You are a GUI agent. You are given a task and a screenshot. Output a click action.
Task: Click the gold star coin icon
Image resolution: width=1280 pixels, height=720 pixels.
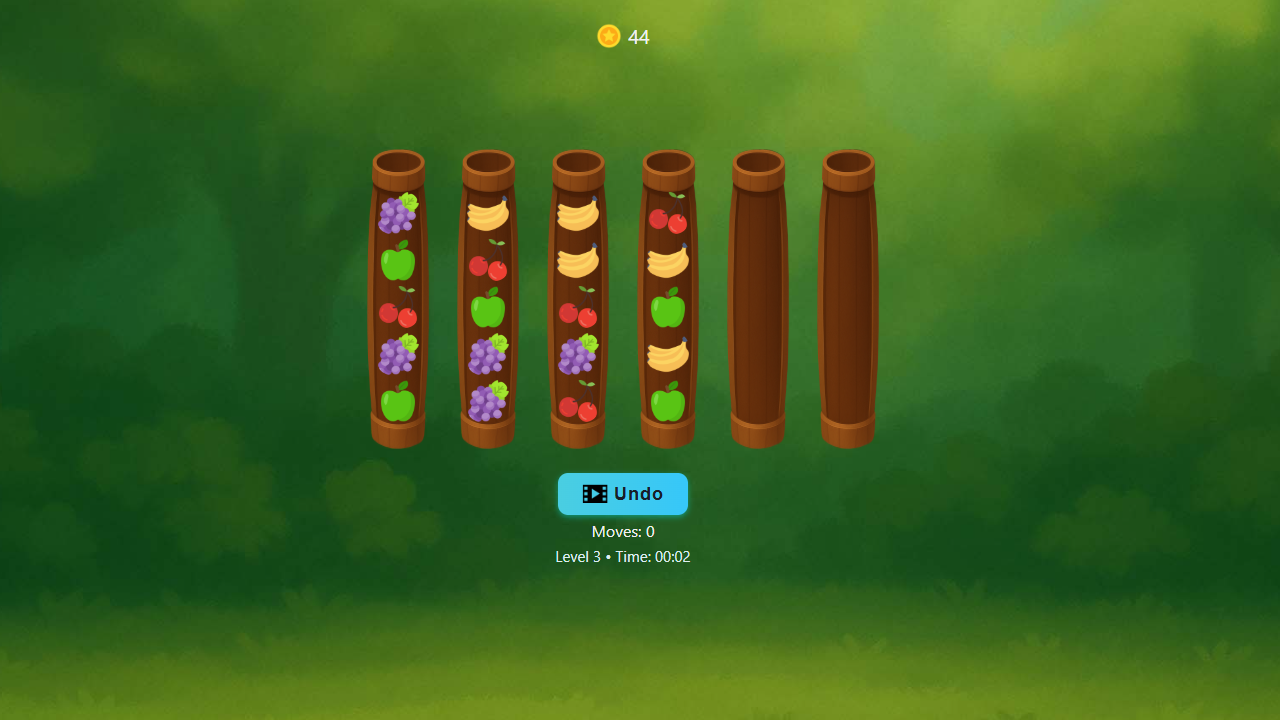pyautogui.click(x=608, y=36)
